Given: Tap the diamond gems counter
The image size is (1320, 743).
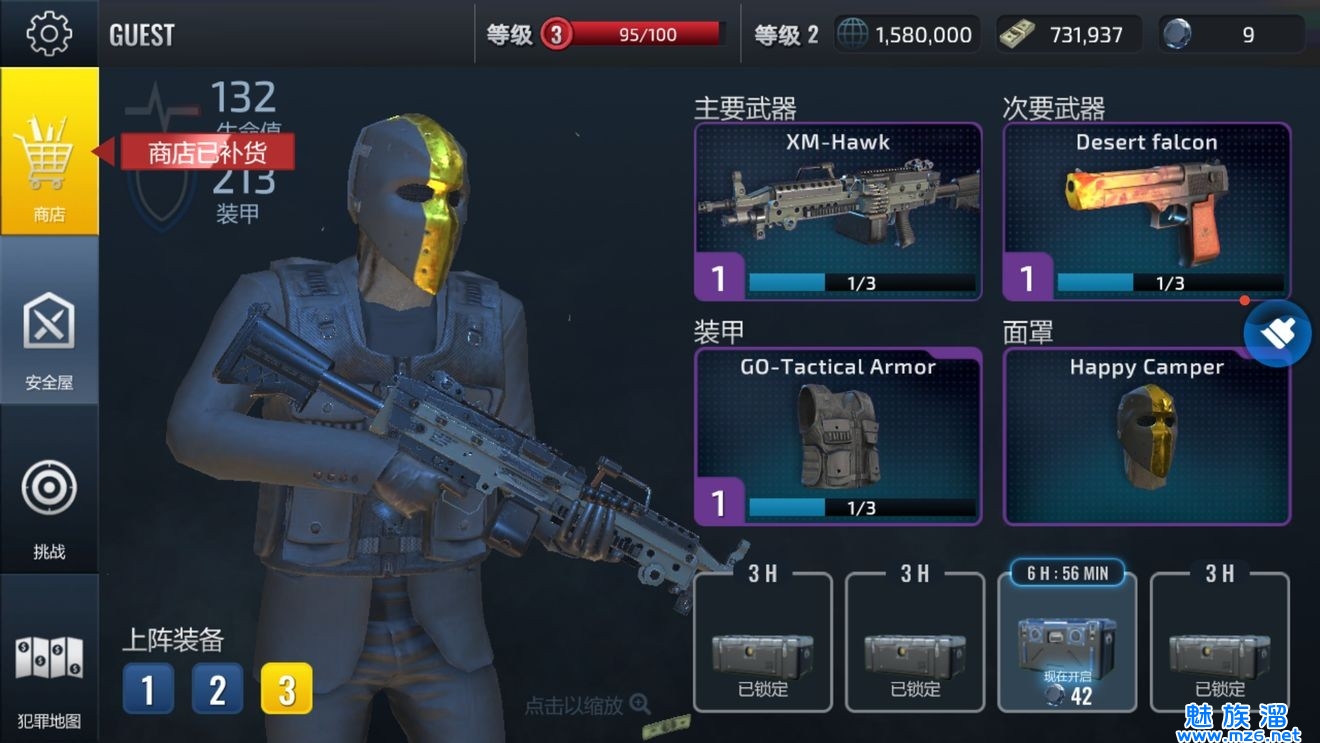Looking at the screenshot, I should coord(1232,35).
